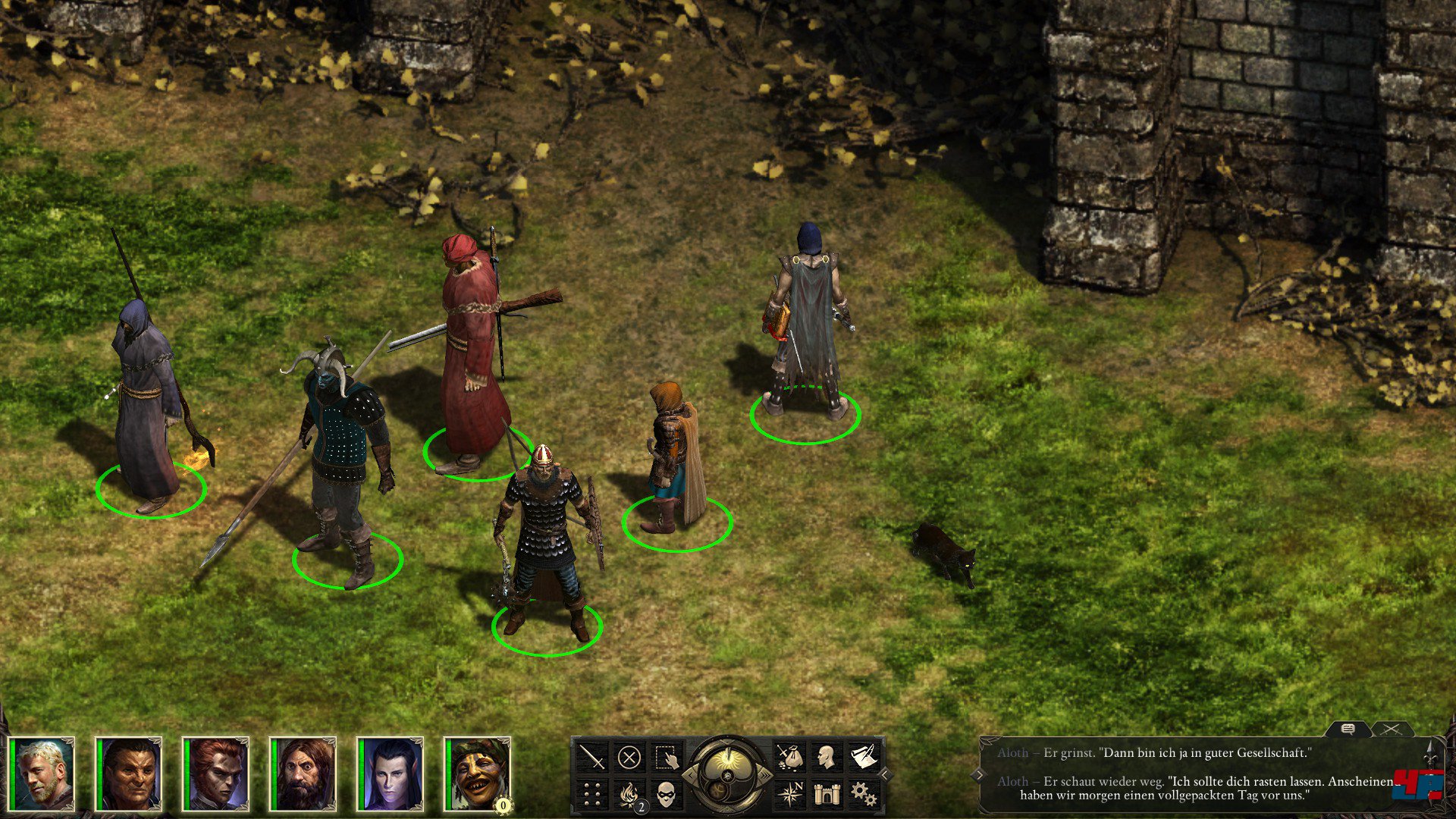Image resolution: width=1456 pixels, height=819 pixels.
Task: Select the grinning orlan portrait
Action: pyautogui.click(x=478, y=773)
